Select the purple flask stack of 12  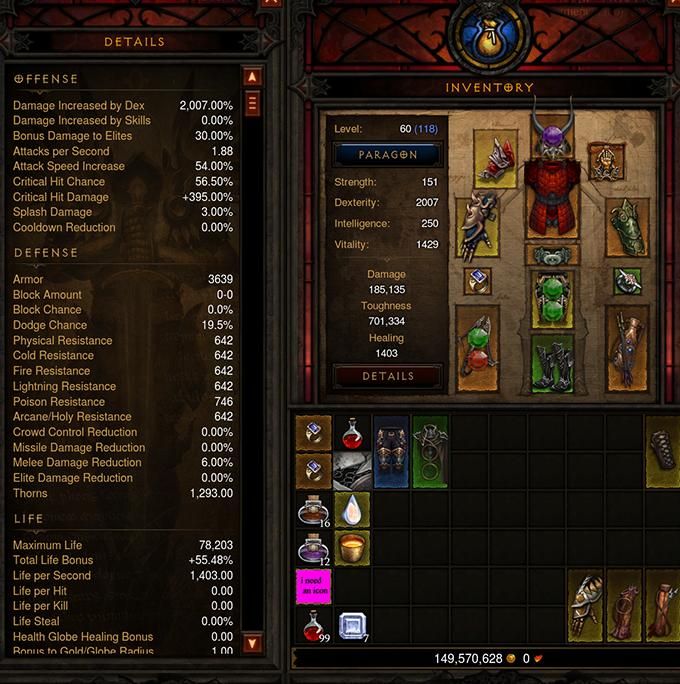[314, 548]
